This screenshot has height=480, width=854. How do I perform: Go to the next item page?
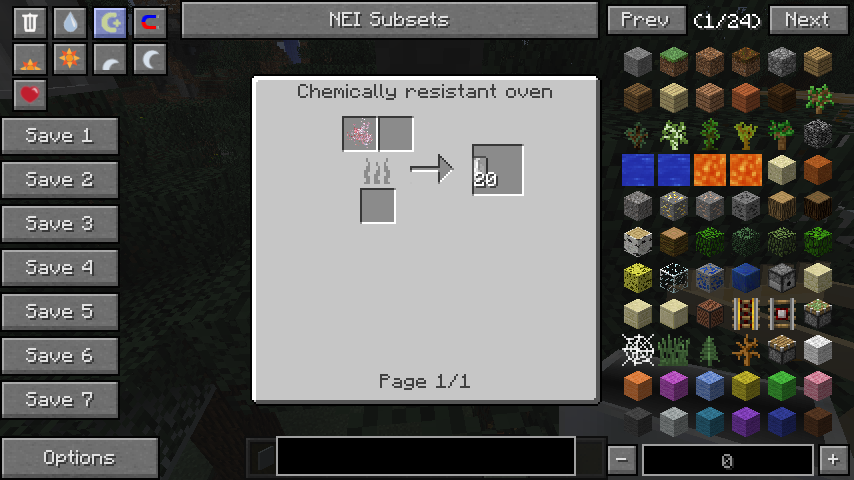pyautogui.click(x=806, y=20)
